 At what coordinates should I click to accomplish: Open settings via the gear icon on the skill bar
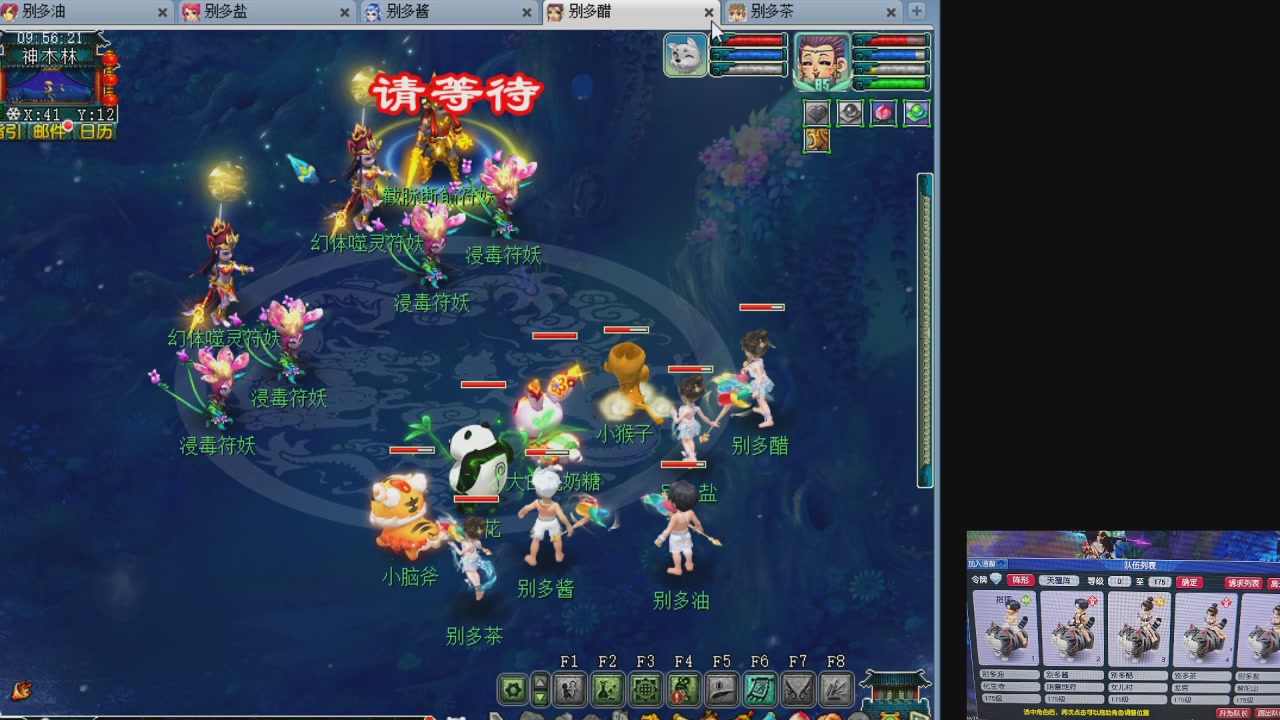[x=513, y=689]
